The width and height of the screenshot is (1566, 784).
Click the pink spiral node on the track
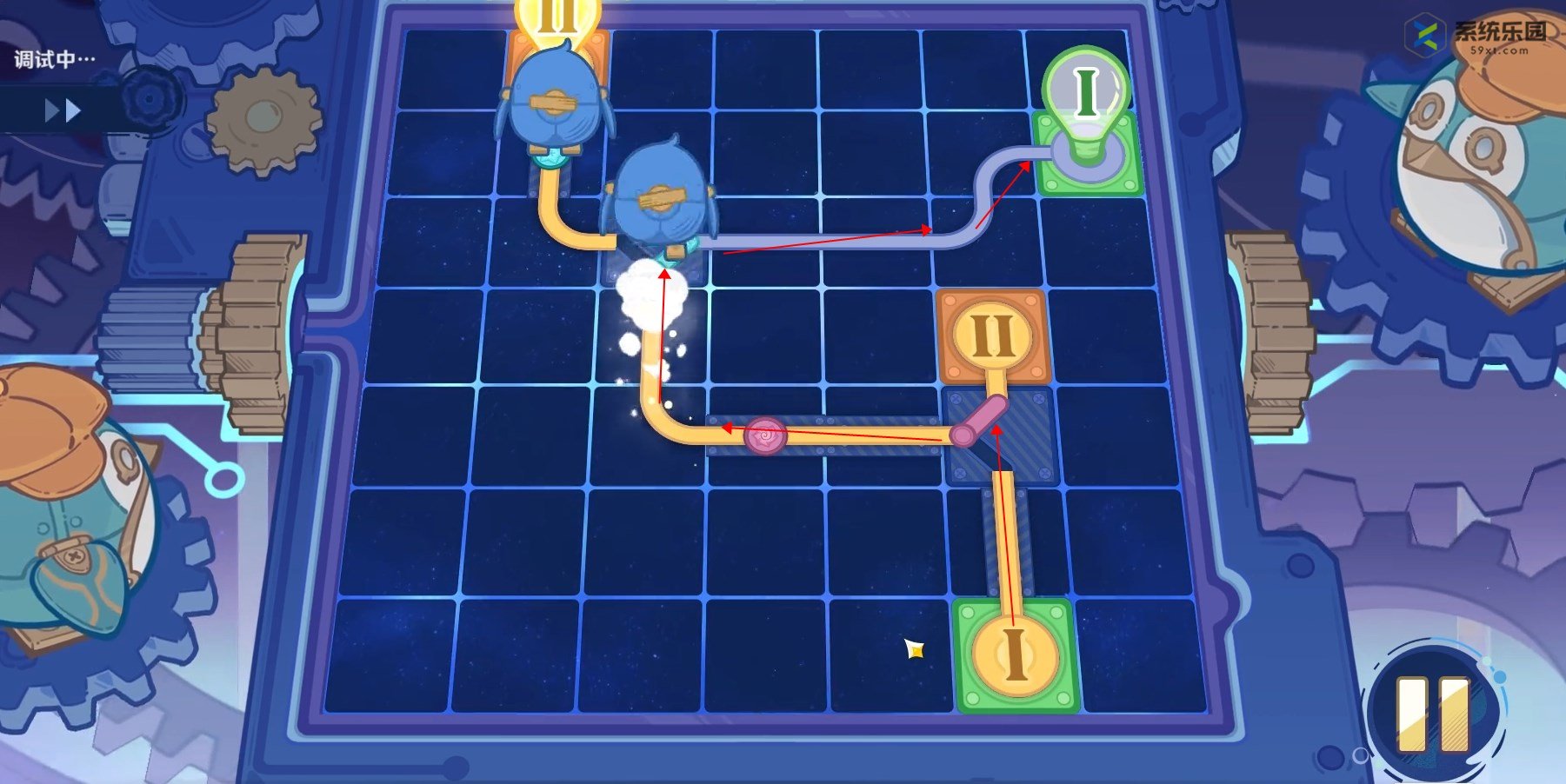[x=765, y=435]
